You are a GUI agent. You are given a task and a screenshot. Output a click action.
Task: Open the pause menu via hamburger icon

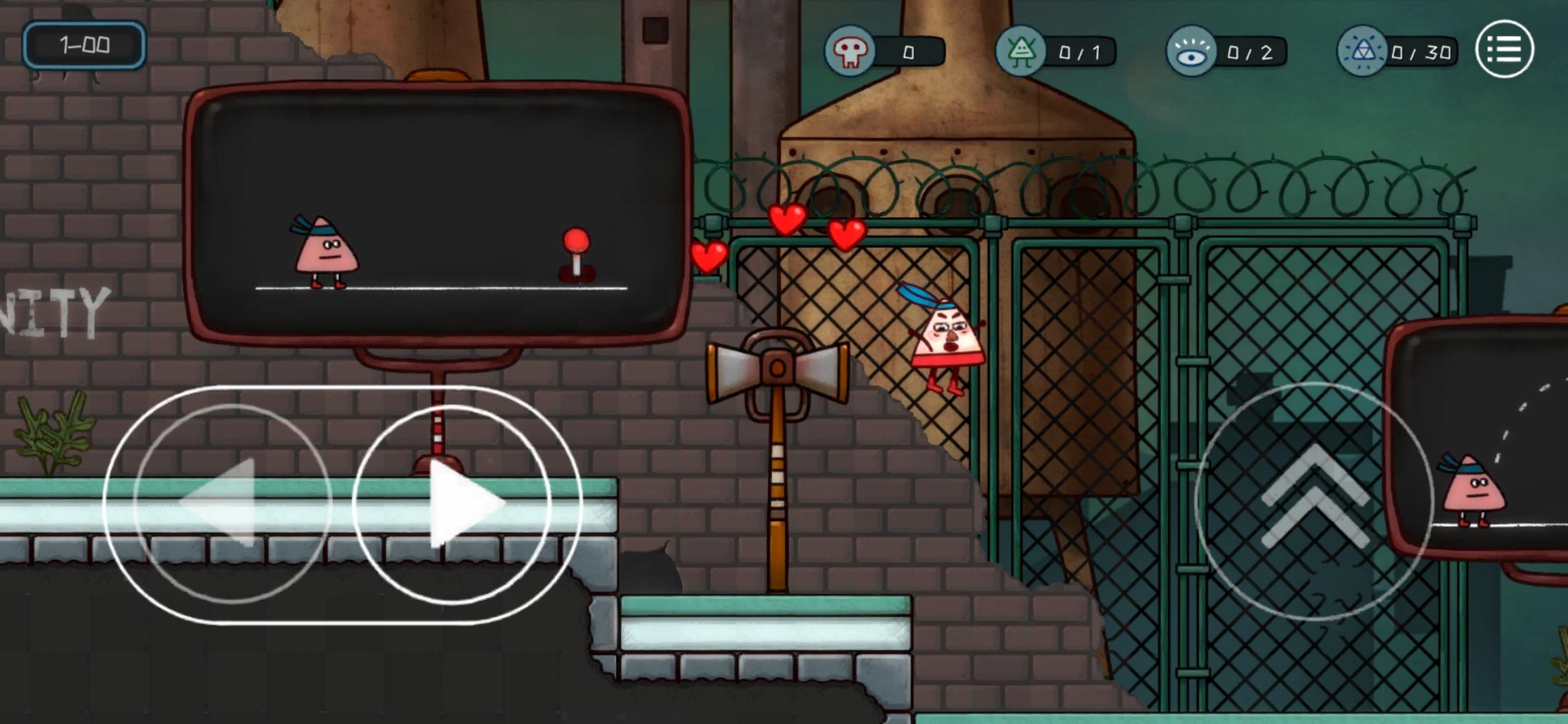click(x=1504, y=49)
